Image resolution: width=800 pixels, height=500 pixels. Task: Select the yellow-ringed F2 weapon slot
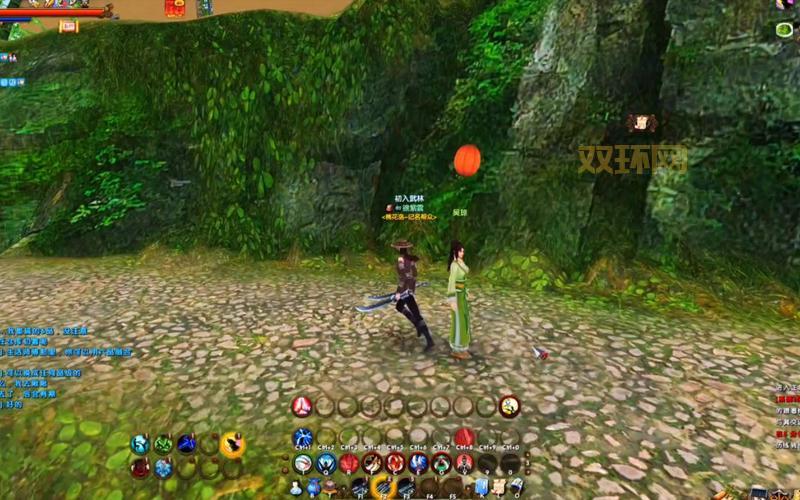click(382, 487)
